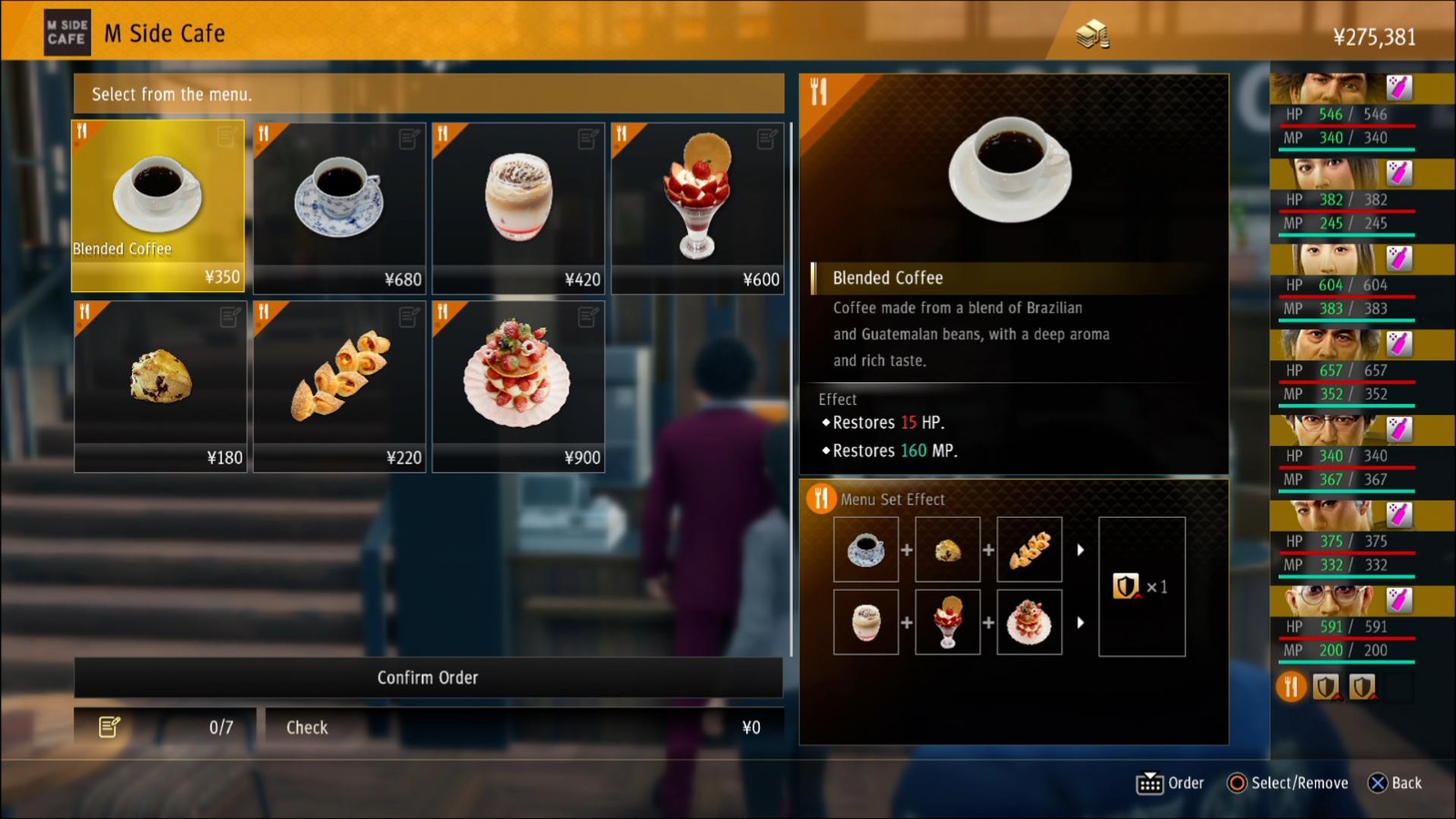Click the Menu Set Effect fork icon header

[x=822, y=498]
